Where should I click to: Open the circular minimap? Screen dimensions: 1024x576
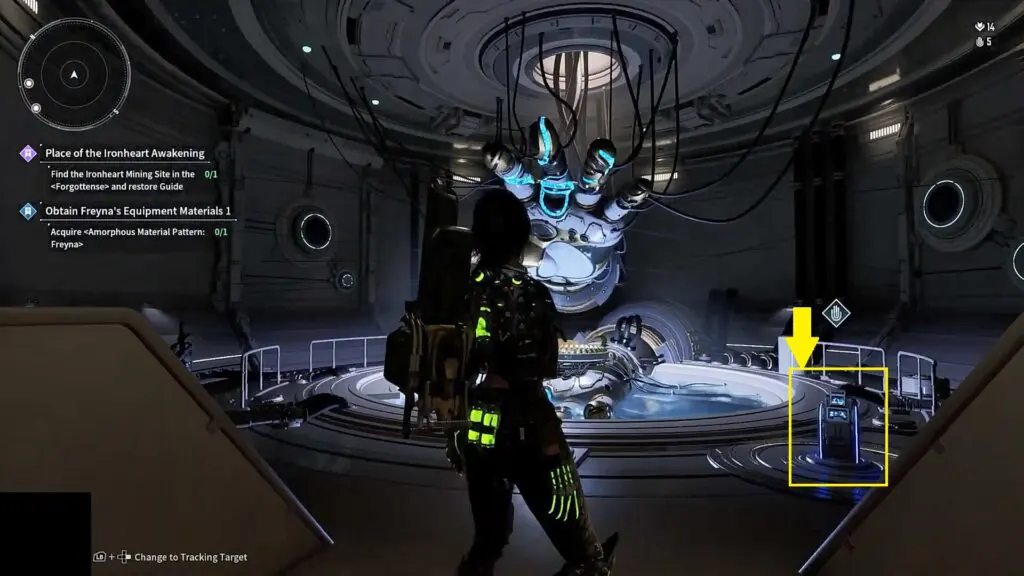coord(74,74)
